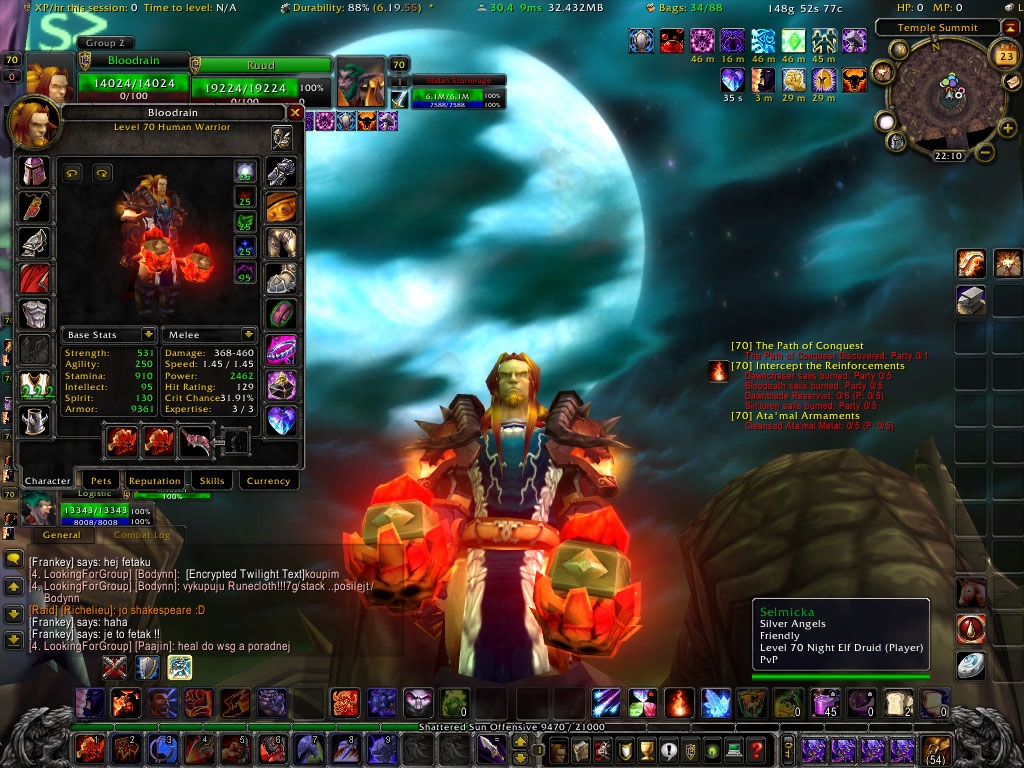The image size is (1024, 768).
Task: Switch to the Combat Log chat tab
Action: 141,535
